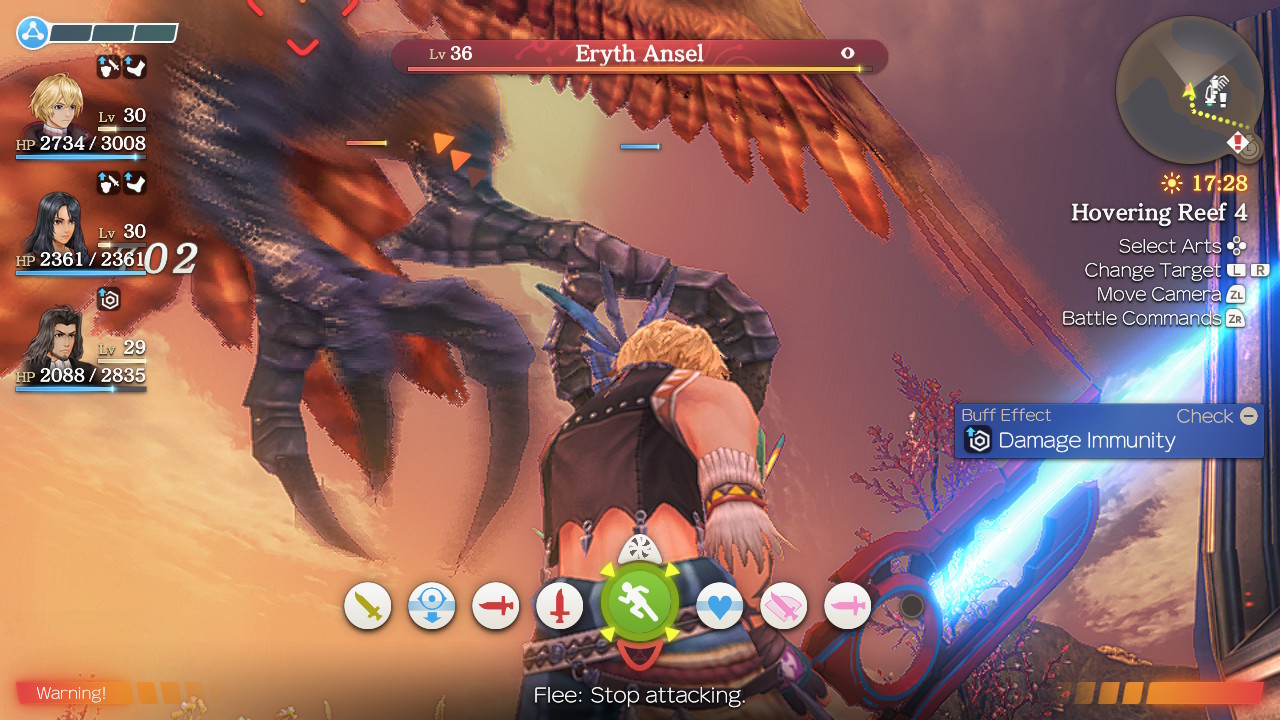The width and height of the screenshot is (1280, 720).
Task: Use the blue heart healing art
Action: (719, 606)
